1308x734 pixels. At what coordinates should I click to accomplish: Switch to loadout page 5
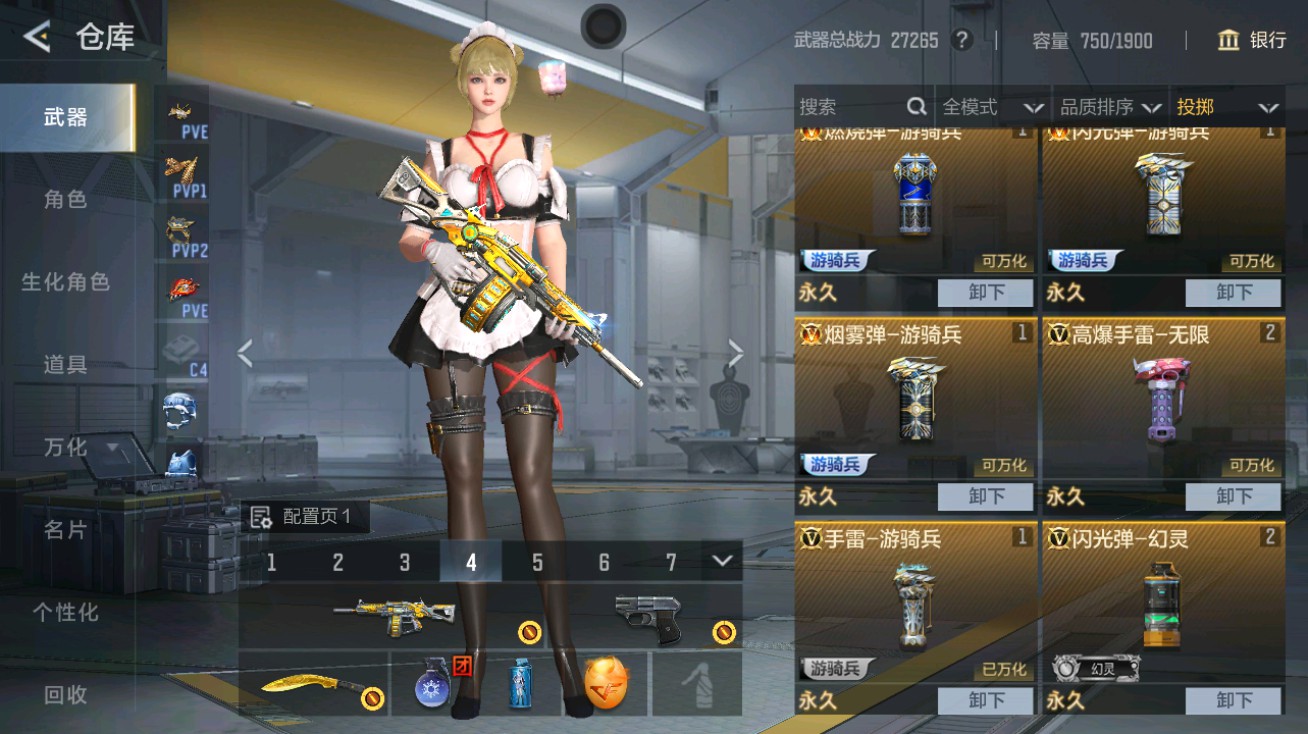coord(537,563)
